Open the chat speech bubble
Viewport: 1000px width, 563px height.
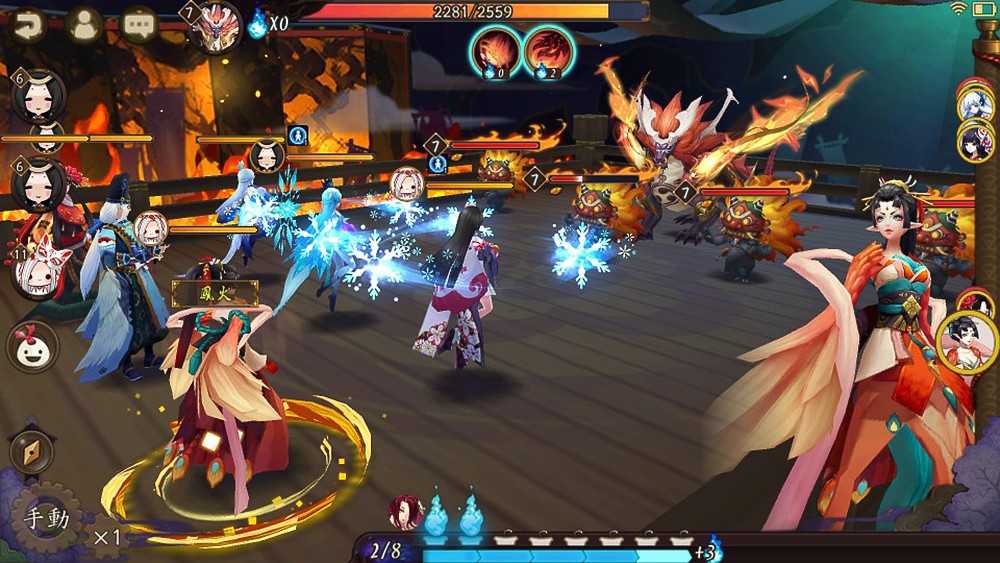[139, 23]
